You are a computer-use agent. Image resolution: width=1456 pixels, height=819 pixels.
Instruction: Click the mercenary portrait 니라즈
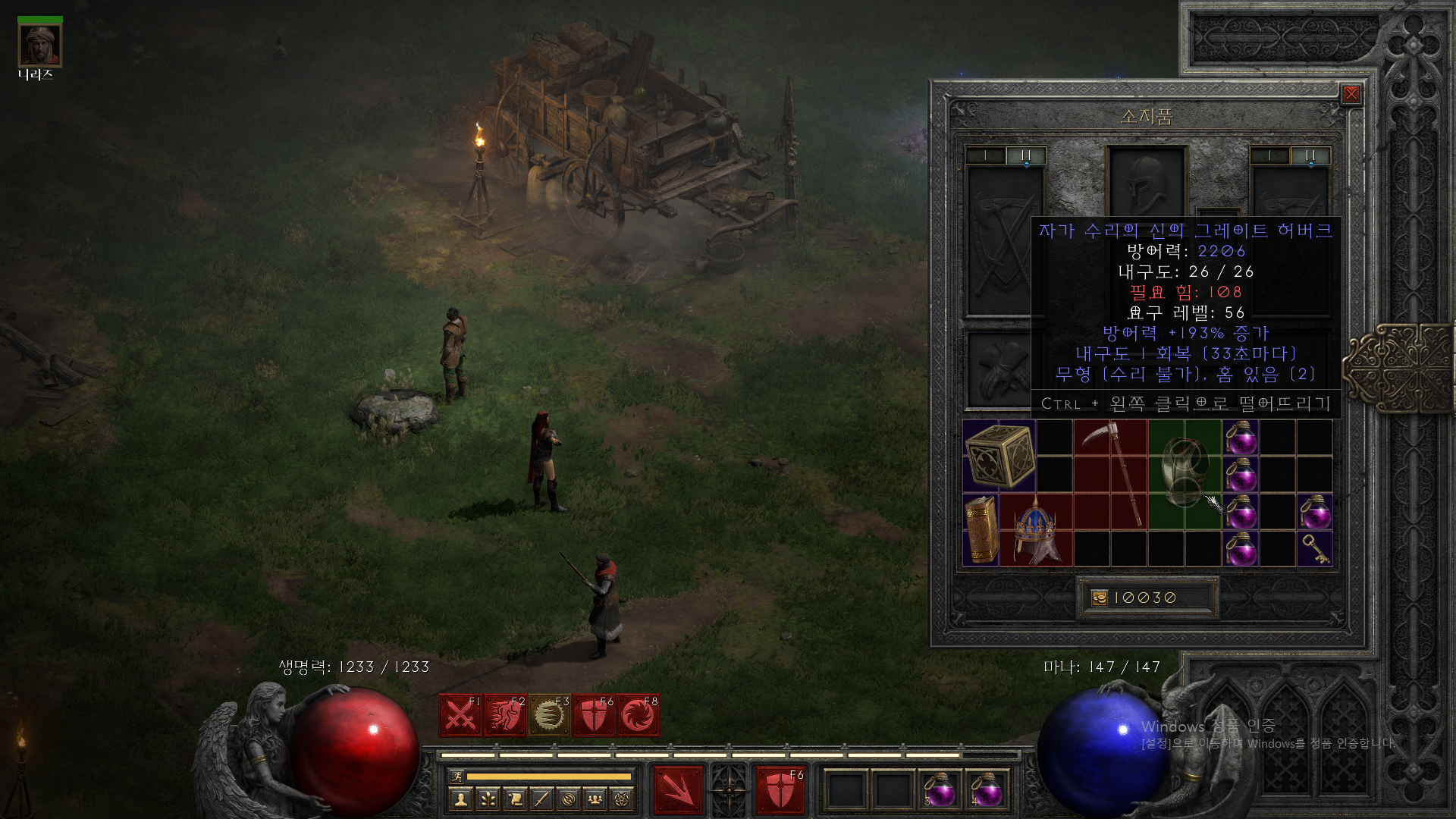tap(39, 45)
